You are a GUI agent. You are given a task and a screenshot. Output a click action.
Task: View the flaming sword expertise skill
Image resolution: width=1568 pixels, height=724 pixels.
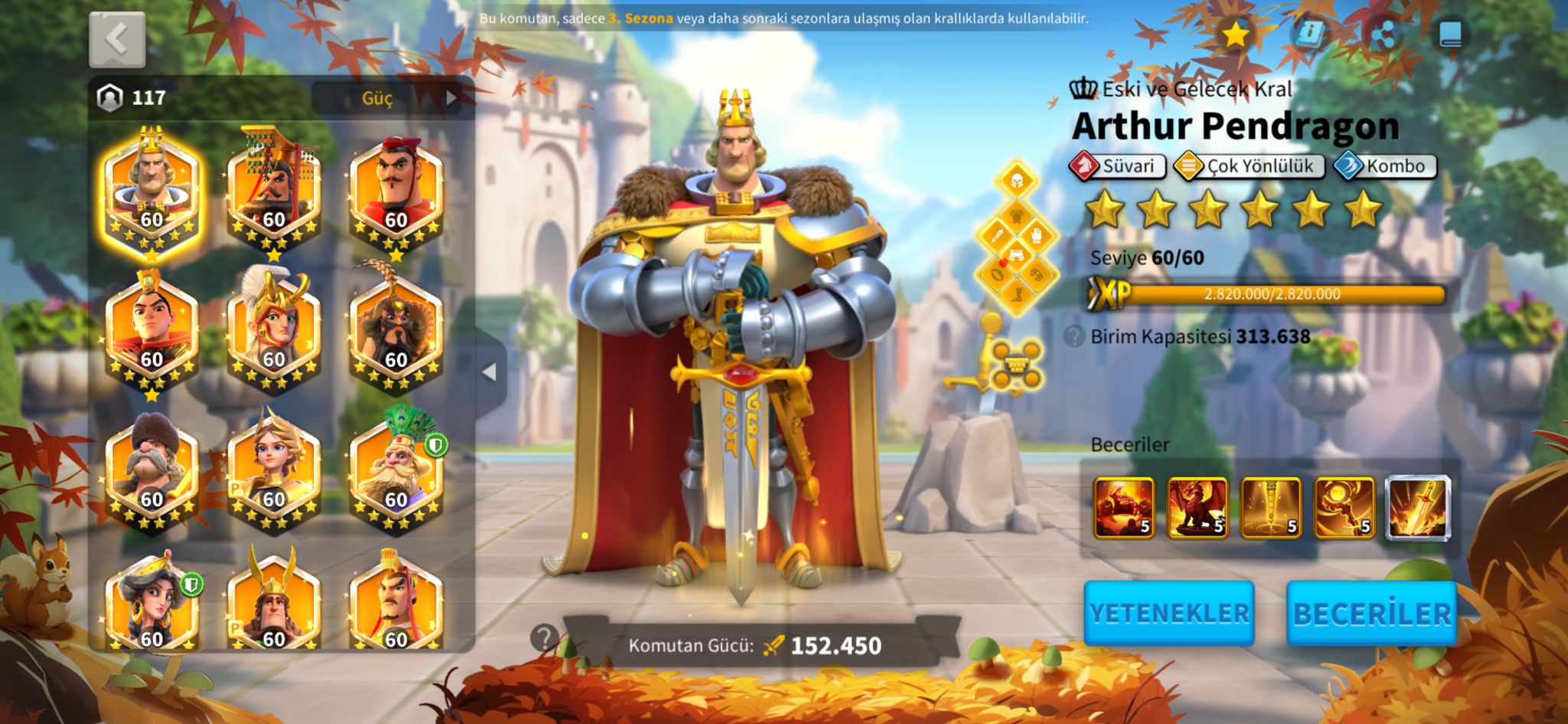(x=1418, y=507)
